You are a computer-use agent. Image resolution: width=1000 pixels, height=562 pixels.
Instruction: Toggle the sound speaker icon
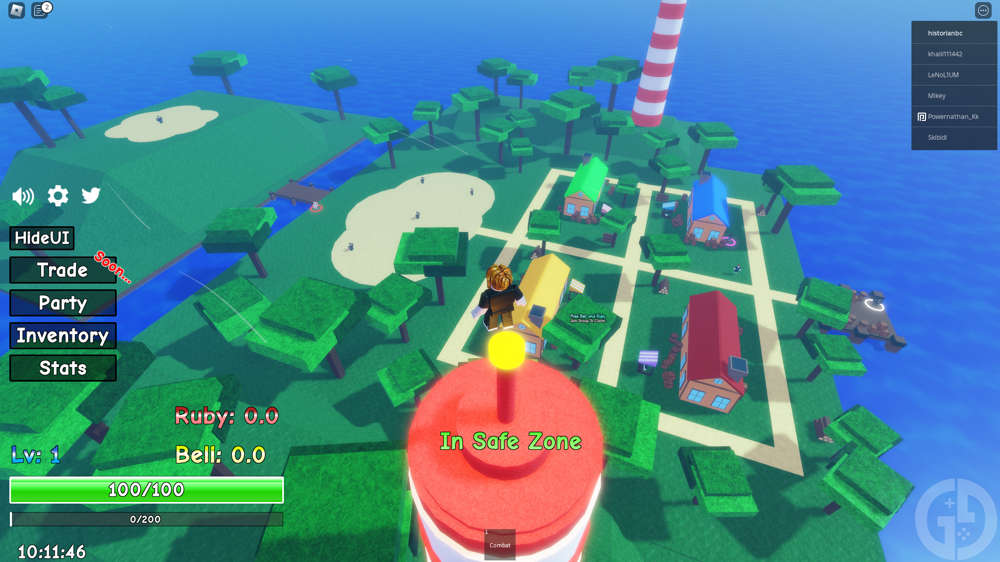[22, 196]
